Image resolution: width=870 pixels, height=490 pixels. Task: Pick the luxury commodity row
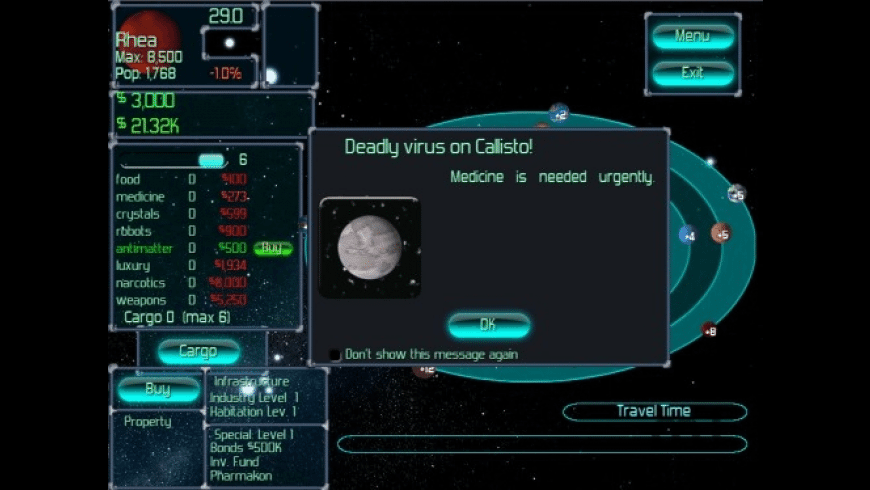coord(133,266)
